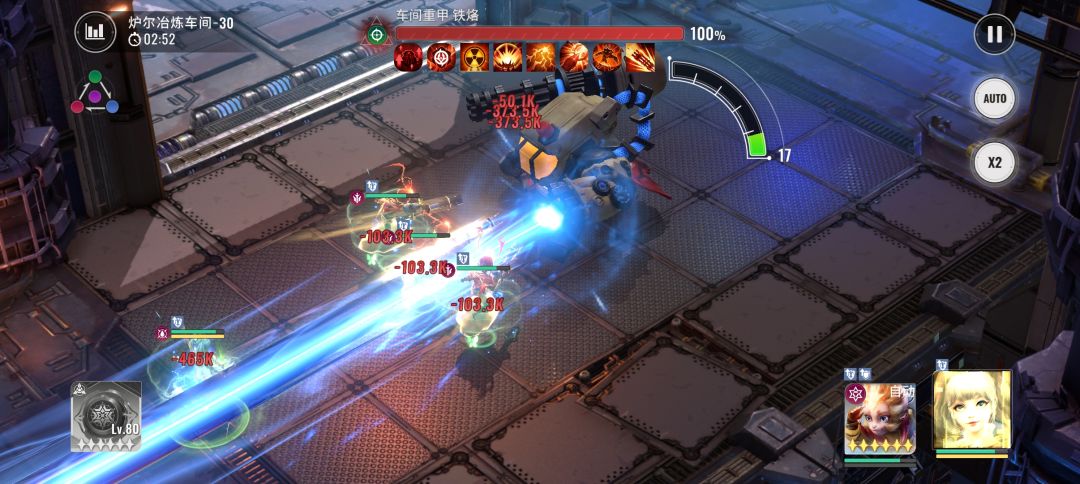Select the blonde girl hero portrait
This screenshot has width=1080, height=484.
click(x=972, y=411)
